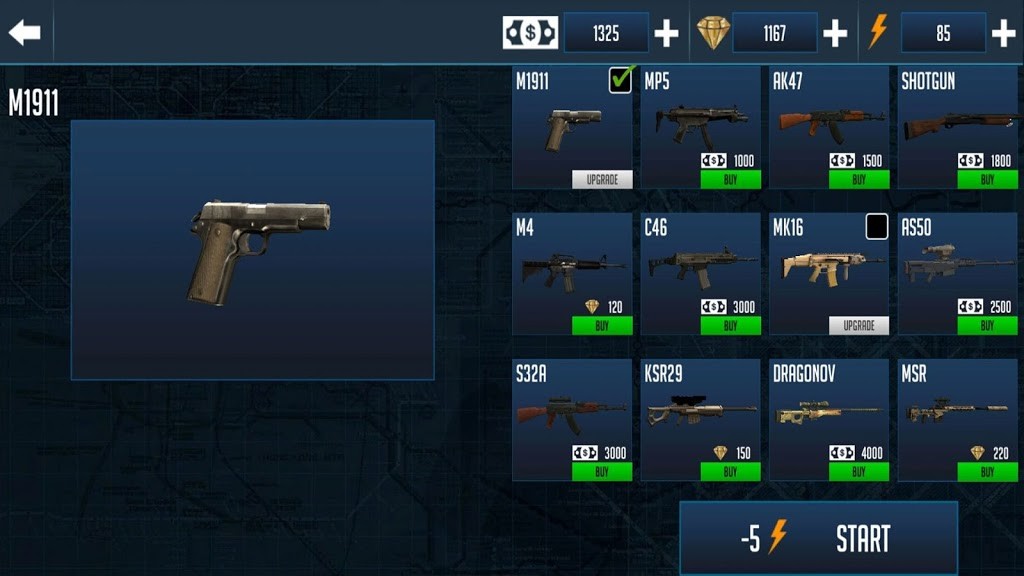This screenshot has width=1024, height=576.
Task: Toggle the M1911 equipped checkbox
Action: pyautogui.click(x=620, y=81)
